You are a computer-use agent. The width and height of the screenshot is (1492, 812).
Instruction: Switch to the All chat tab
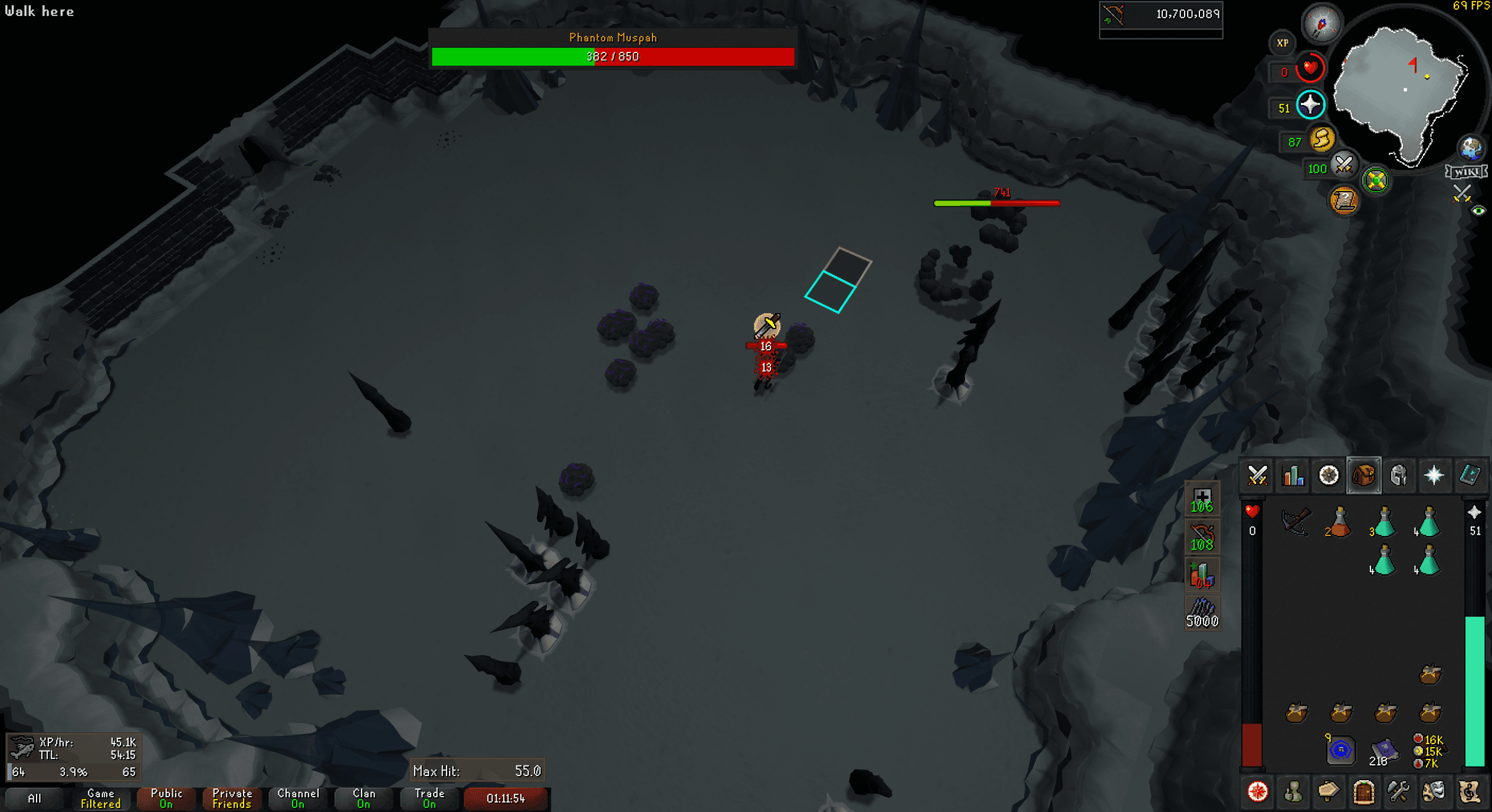coord(34,798)
